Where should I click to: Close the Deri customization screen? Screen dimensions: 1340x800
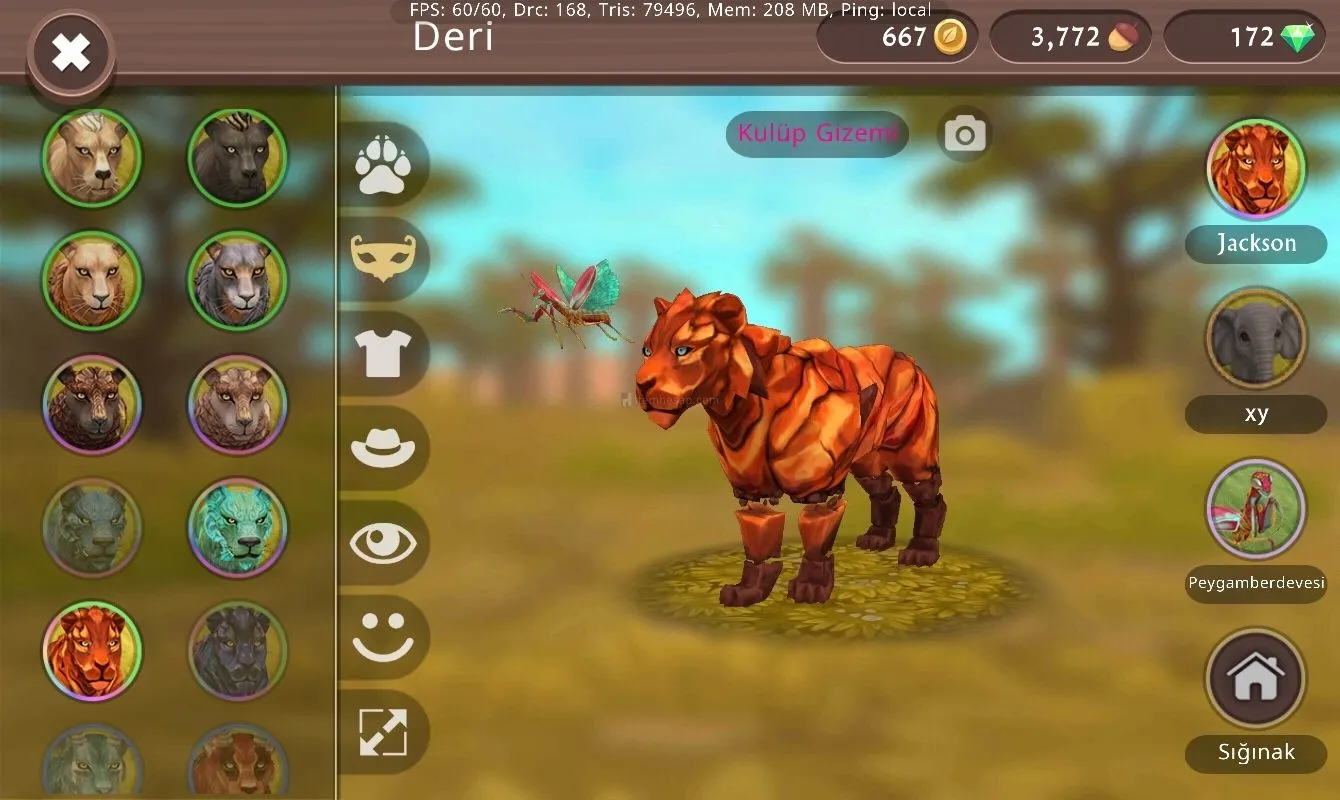tap(71, 52)
